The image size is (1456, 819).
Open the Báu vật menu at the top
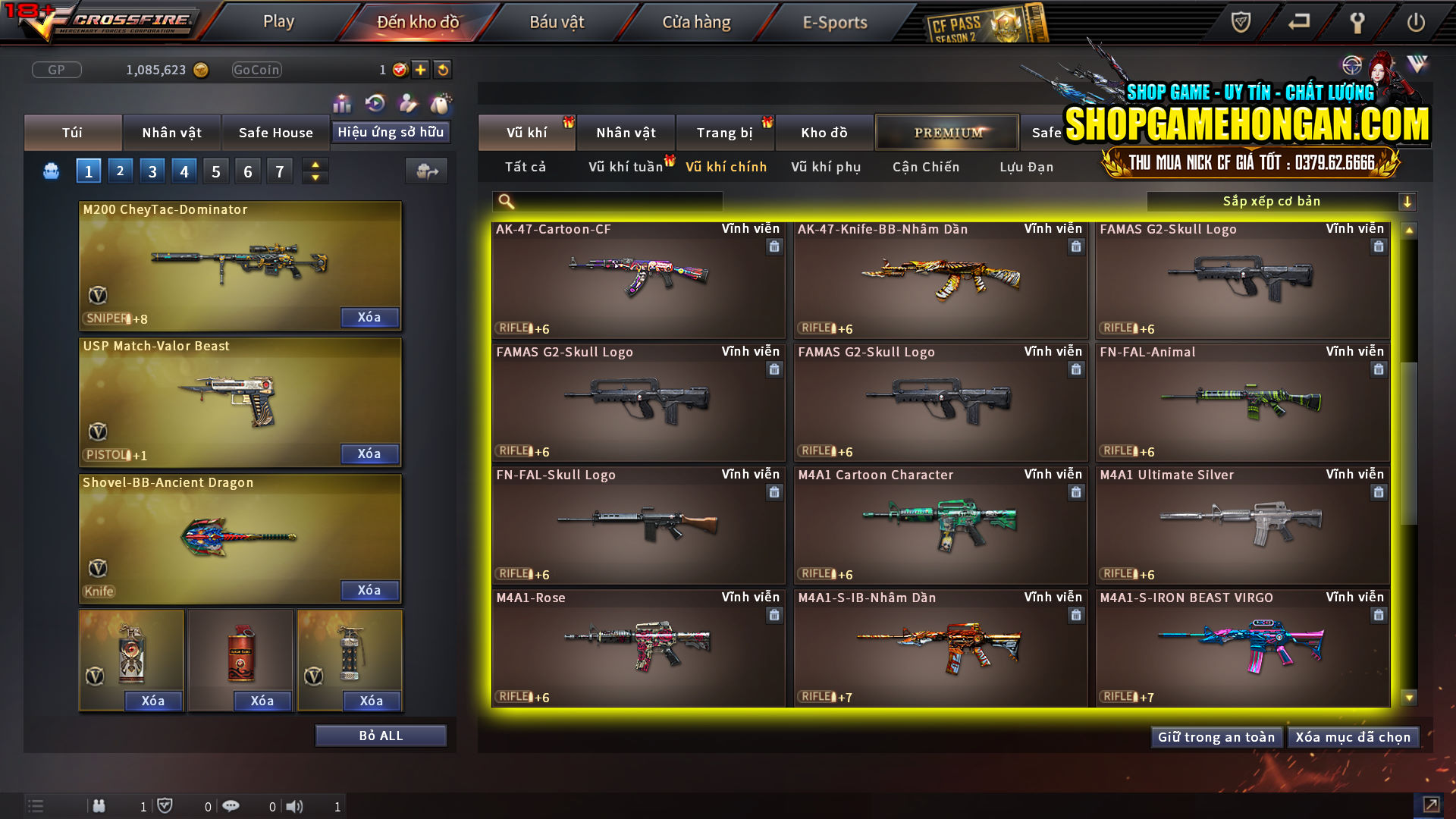(x=558, y=22)
